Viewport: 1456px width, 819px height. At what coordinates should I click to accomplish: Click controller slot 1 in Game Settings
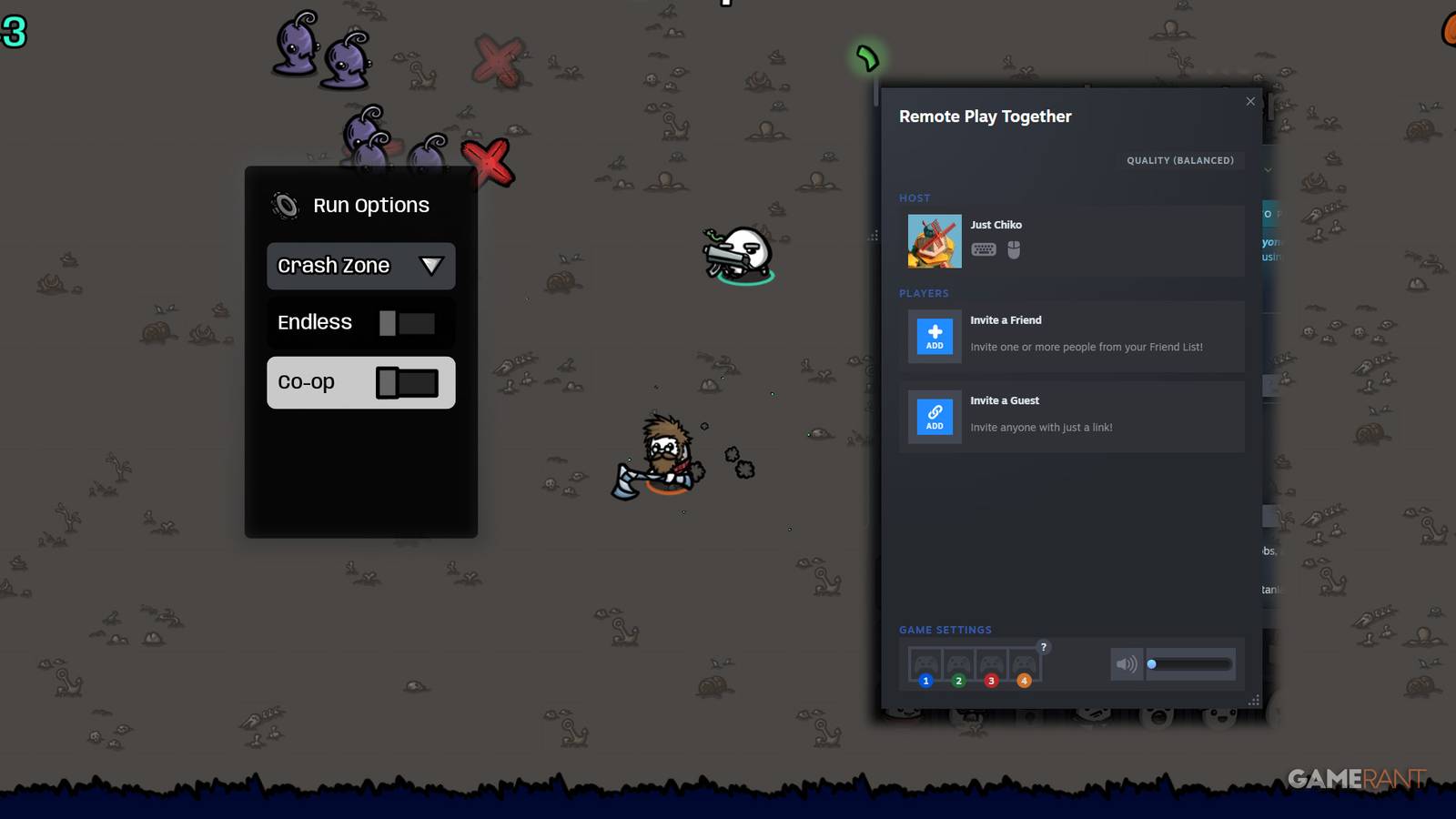pyautogui.click(x=925, y=662)
